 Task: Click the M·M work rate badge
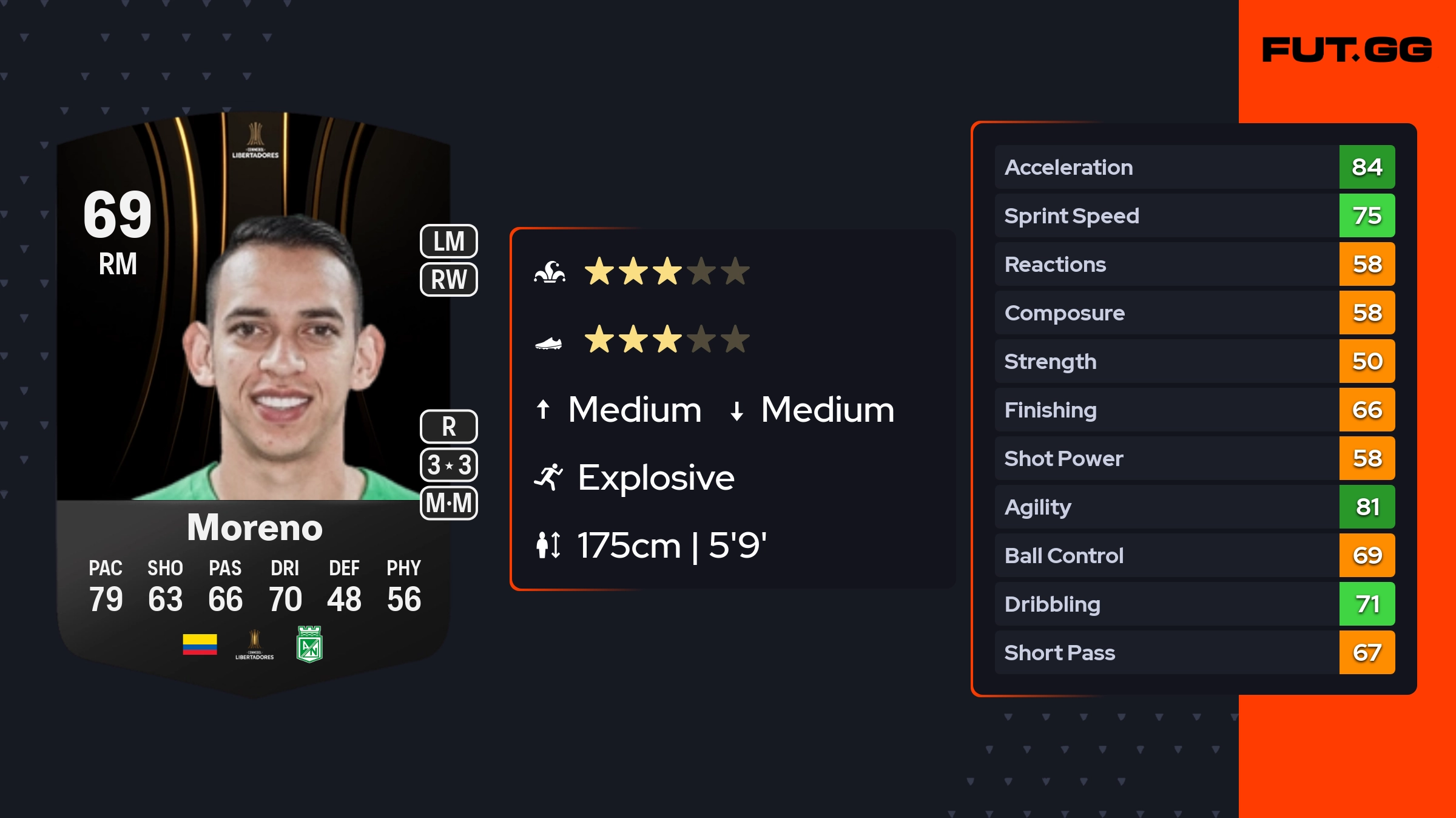click(x=449, y=503)
